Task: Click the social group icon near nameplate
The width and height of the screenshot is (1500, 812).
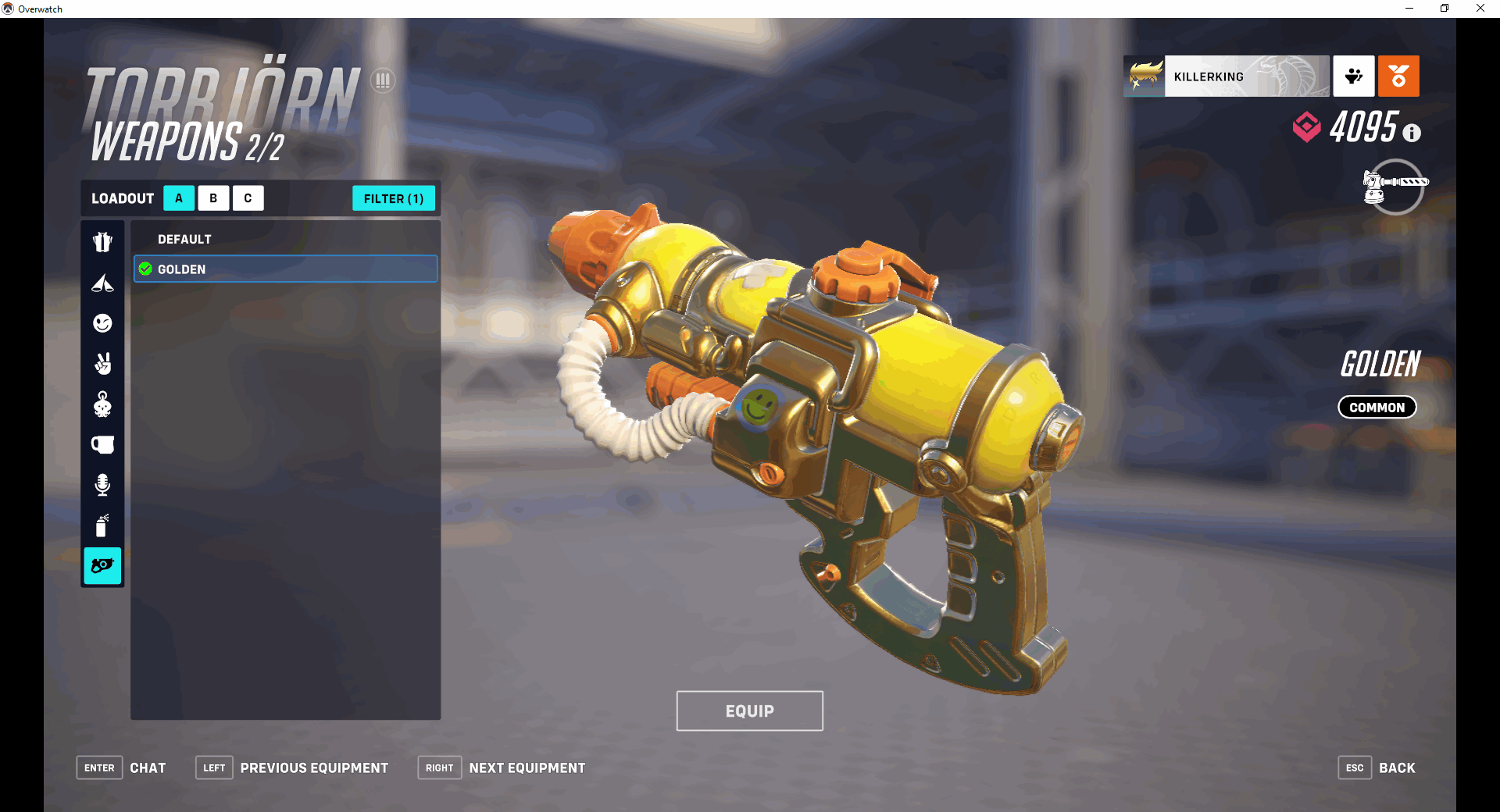Action: click(1353, 76)
